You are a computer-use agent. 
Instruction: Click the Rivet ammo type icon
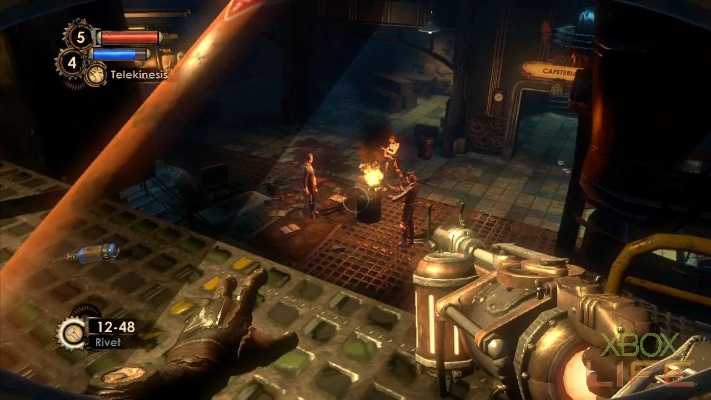point(71,332)
